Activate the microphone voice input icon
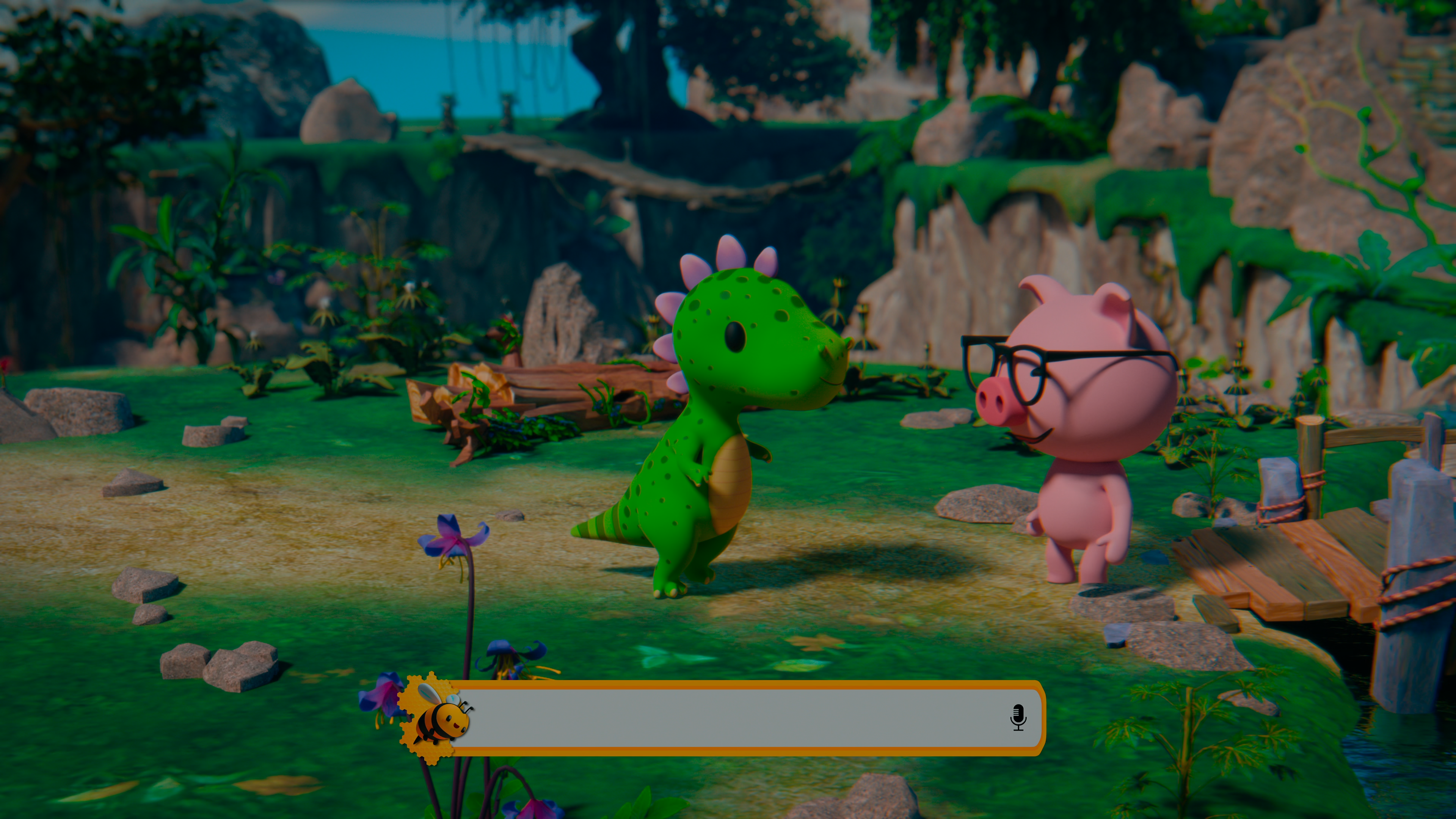1456x819 pixels. coord(1018,717)
